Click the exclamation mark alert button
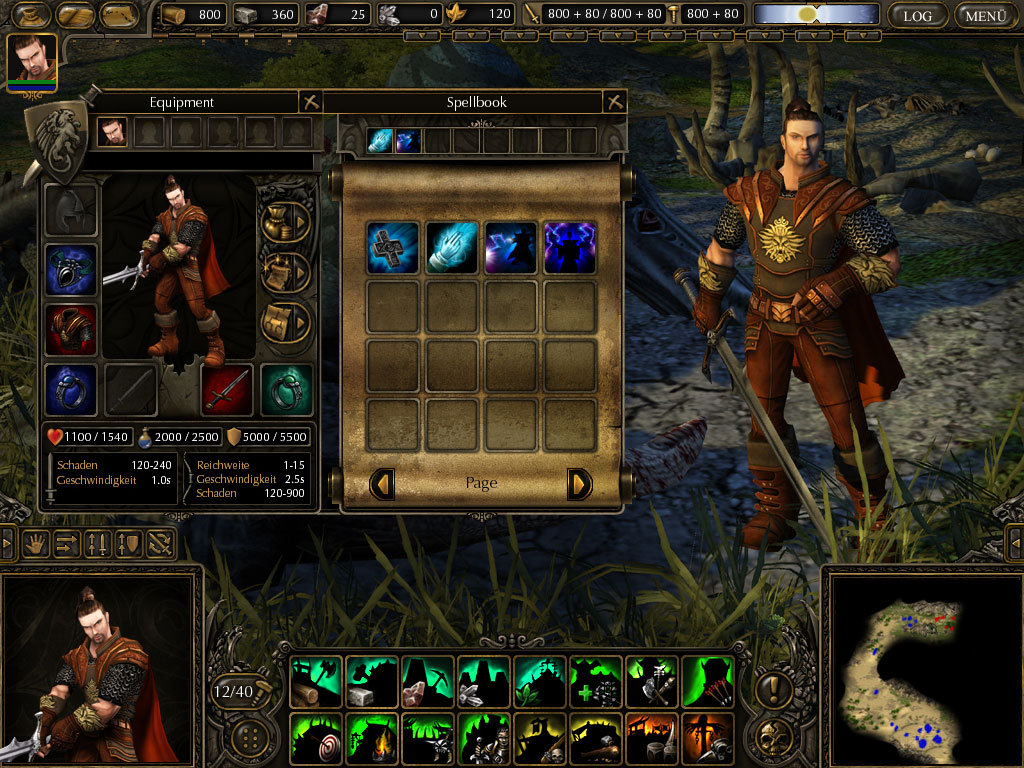 pyautogui.click(x=775, y=688)
